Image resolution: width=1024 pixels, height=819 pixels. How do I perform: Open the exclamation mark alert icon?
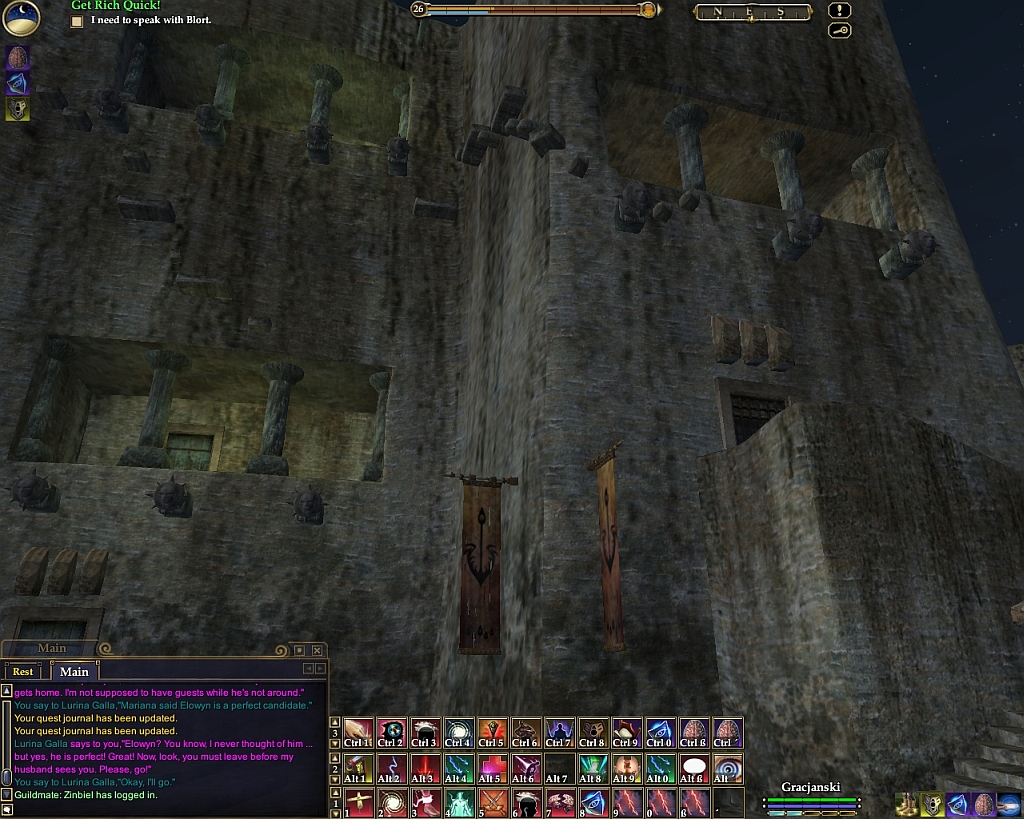(x=840, y=10)
